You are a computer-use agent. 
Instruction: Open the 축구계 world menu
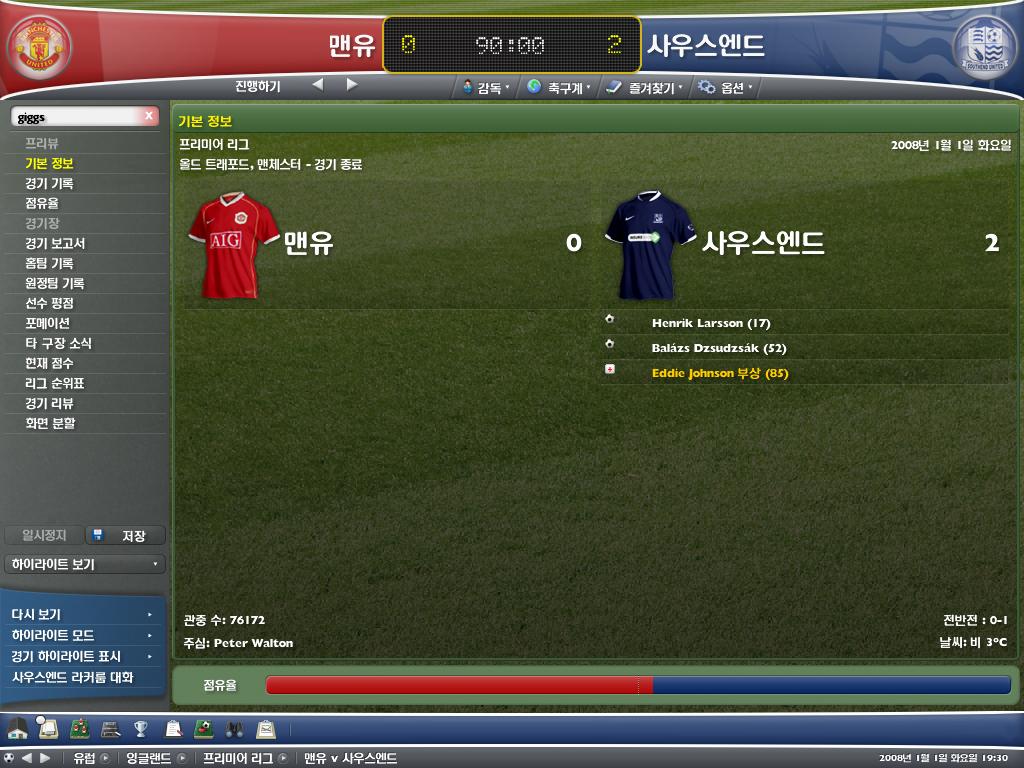(558, 87)
